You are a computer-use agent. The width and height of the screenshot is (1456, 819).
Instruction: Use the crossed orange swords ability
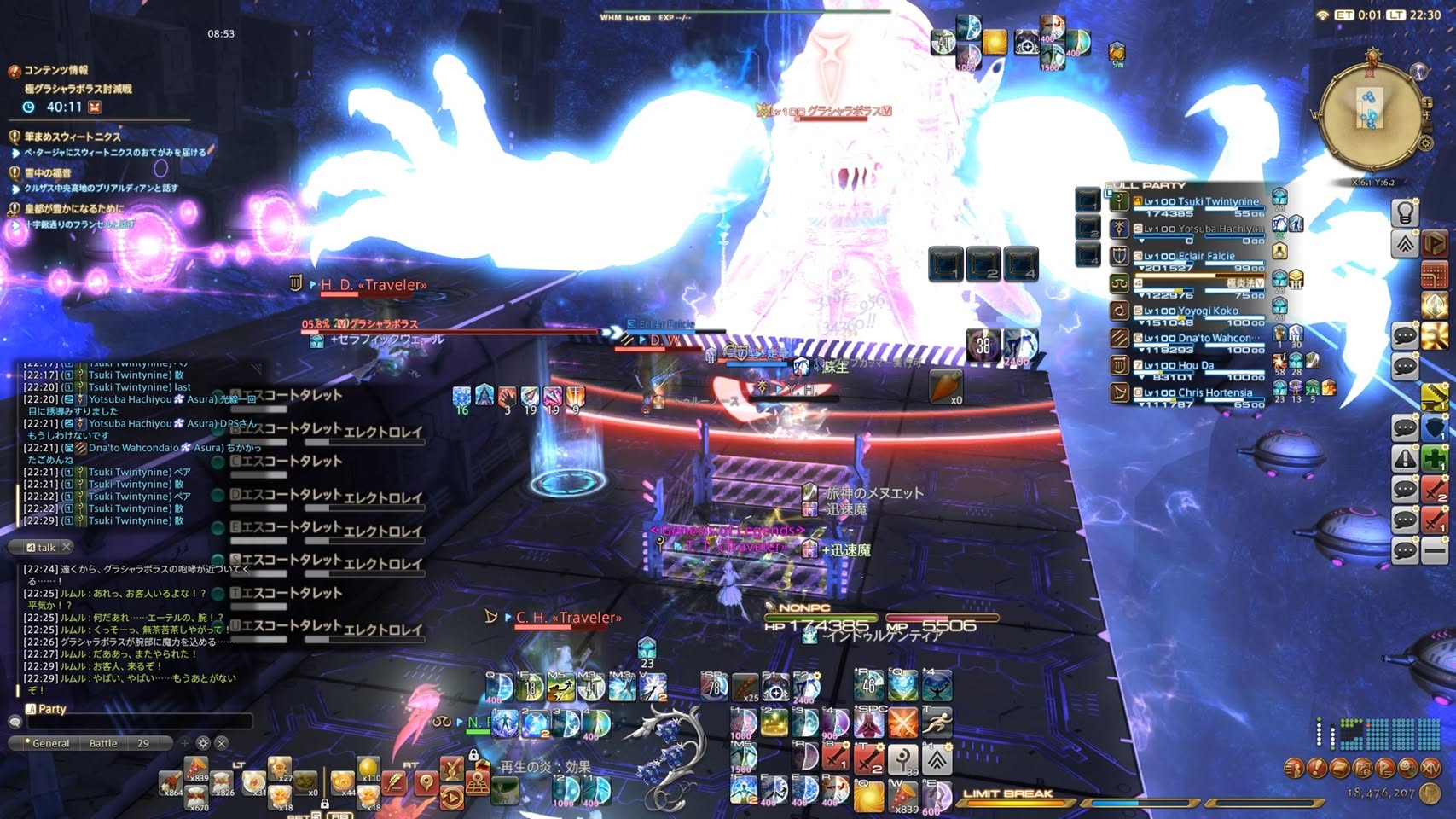(902, 723)
